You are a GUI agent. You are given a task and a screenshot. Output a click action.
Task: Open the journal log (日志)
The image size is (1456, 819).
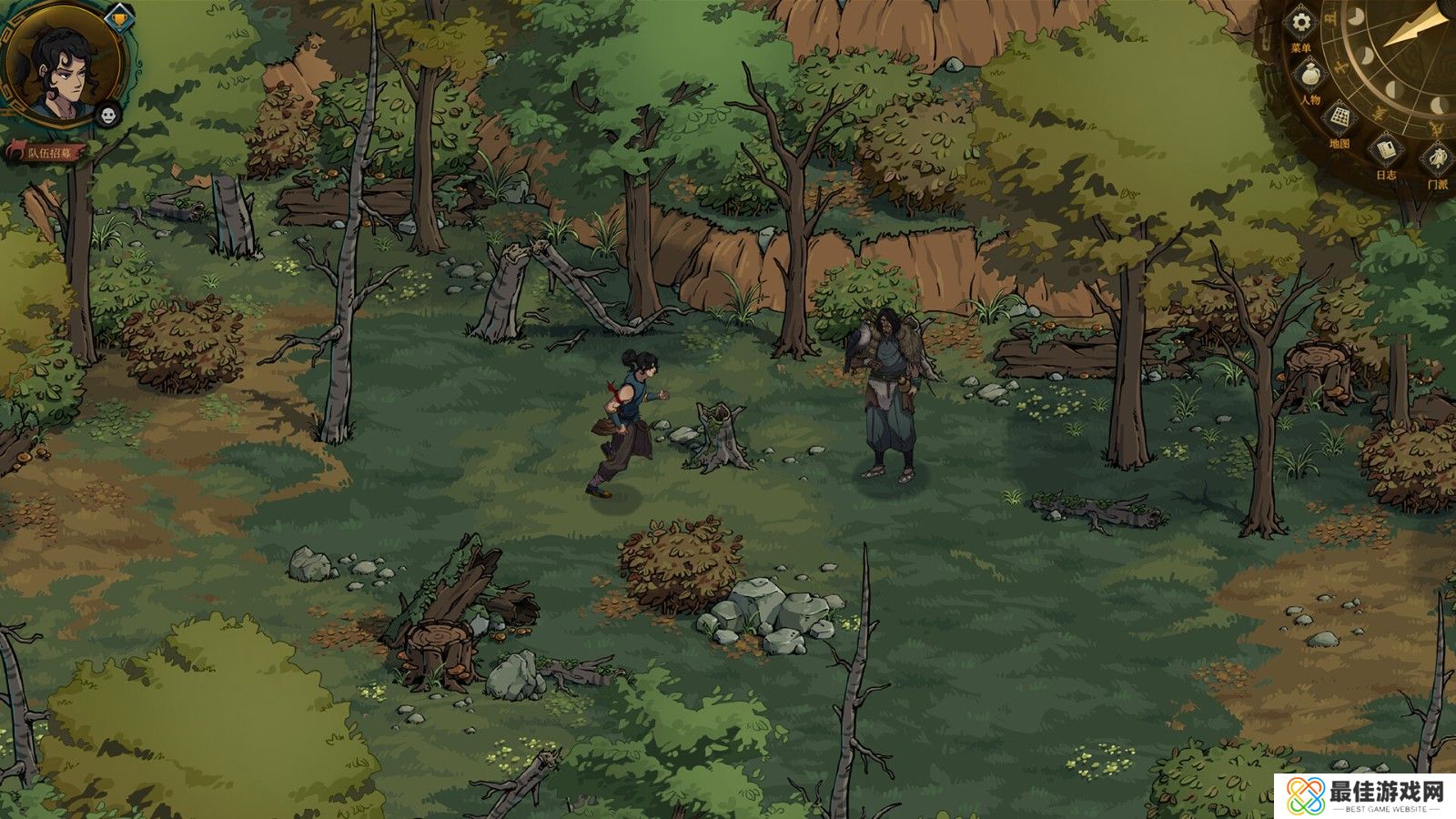pos(1385,150)
